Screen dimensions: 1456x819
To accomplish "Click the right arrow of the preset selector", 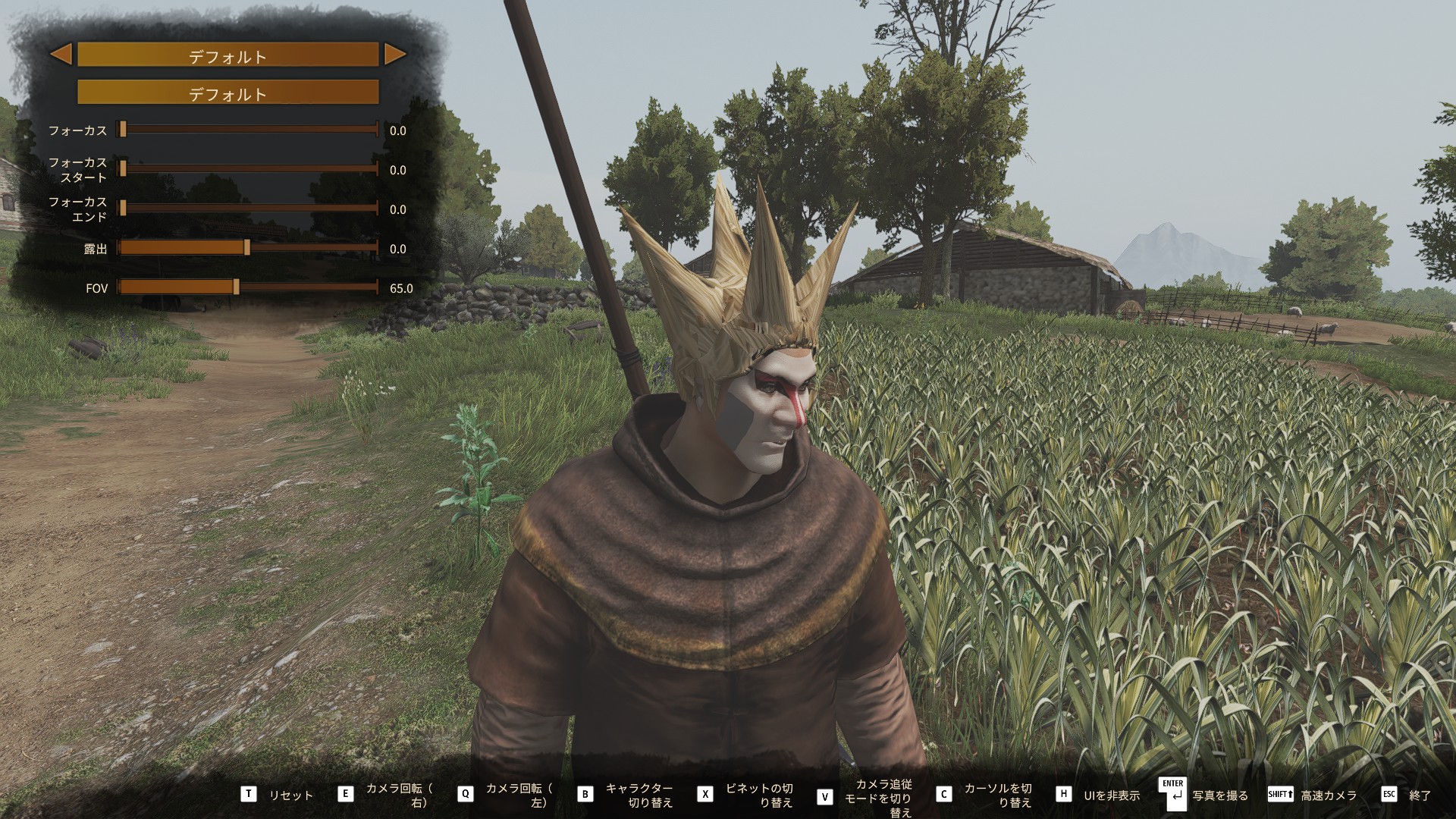I will [394, 54].
